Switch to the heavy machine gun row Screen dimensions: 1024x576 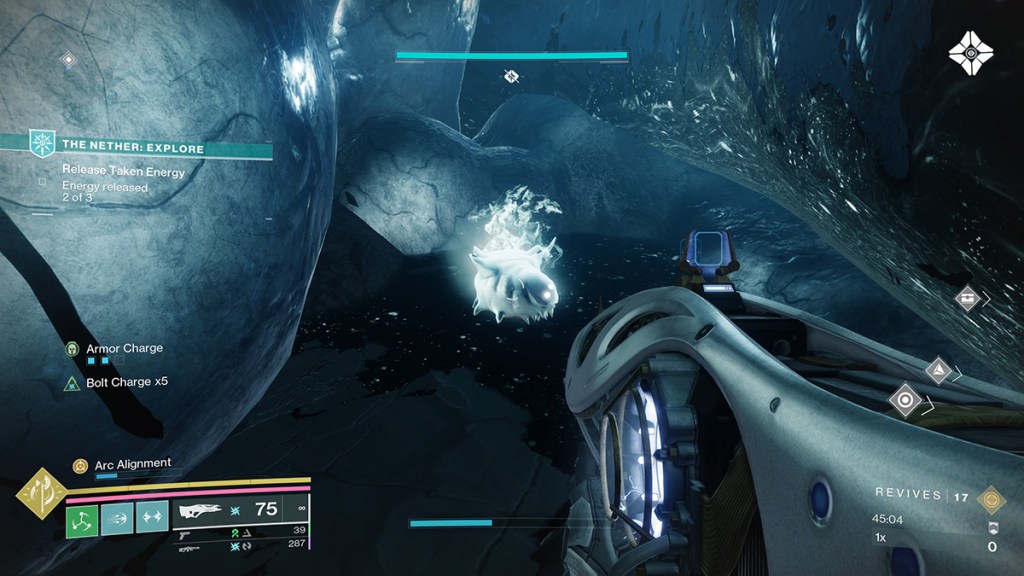click(x=188, y=547)
